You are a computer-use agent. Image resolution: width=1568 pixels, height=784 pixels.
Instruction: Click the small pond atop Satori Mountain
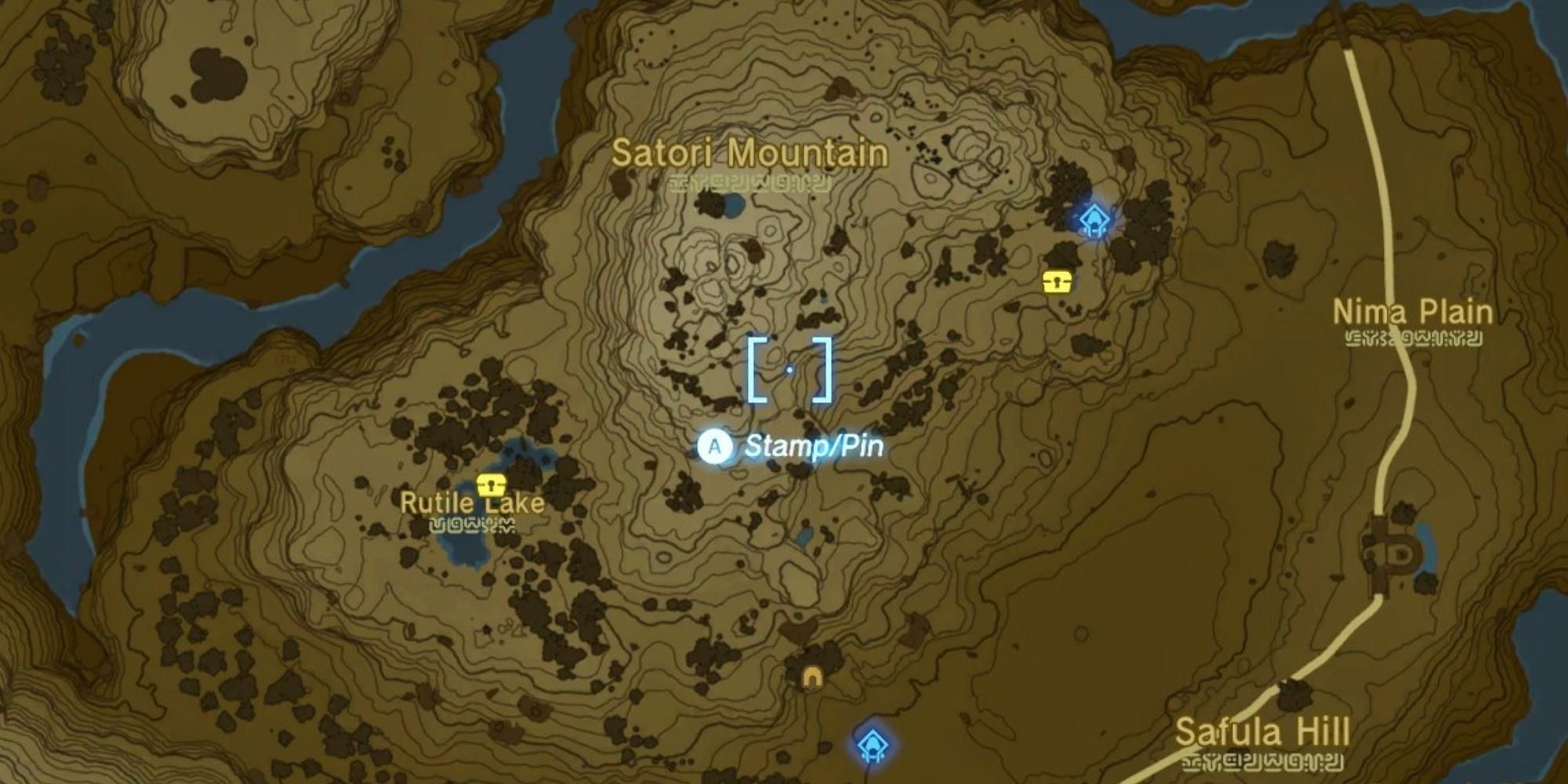pyautogui.click(x=735, y=205)
